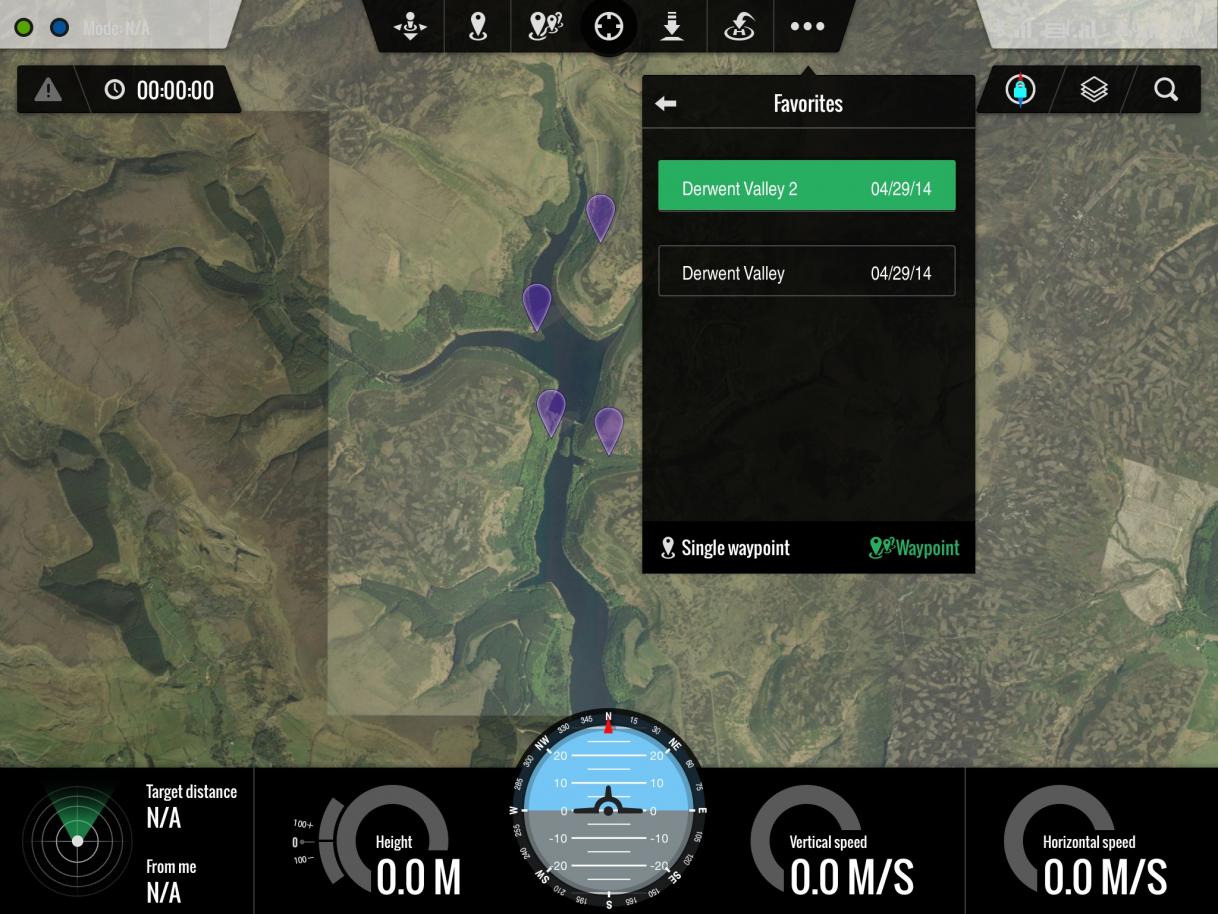
Task: Go back from the Favorites panel
Action: pyautogui.click(x=666, y=104)
